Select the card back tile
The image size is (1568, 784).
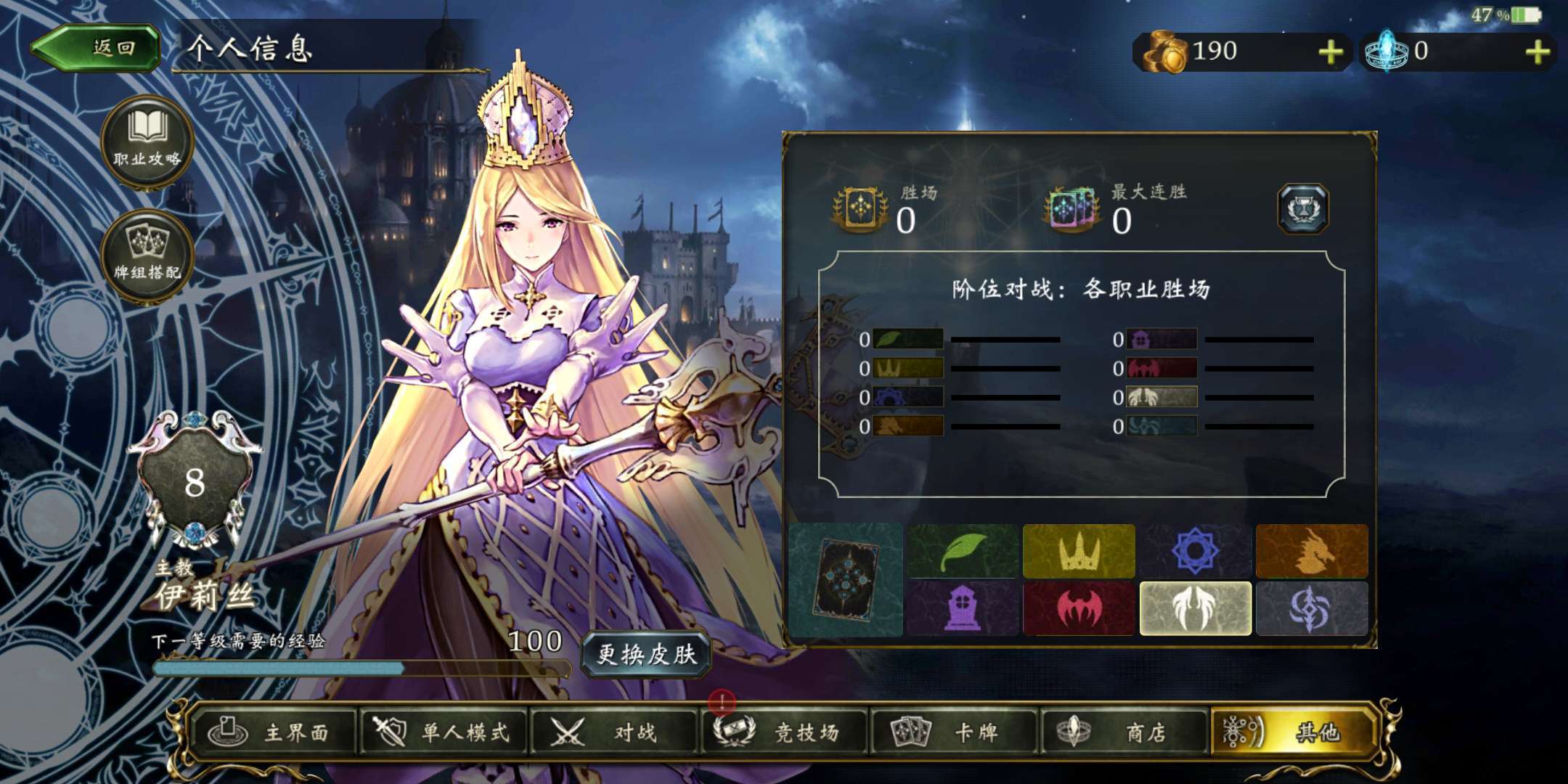pyautogui.click(x=846, y=579)
